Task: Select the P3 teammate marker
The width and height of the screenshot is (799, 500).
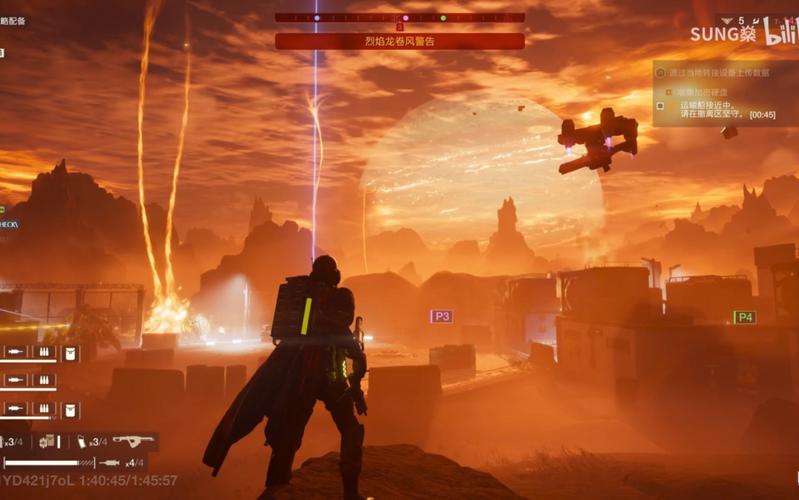Action: (x=441, y=316)
